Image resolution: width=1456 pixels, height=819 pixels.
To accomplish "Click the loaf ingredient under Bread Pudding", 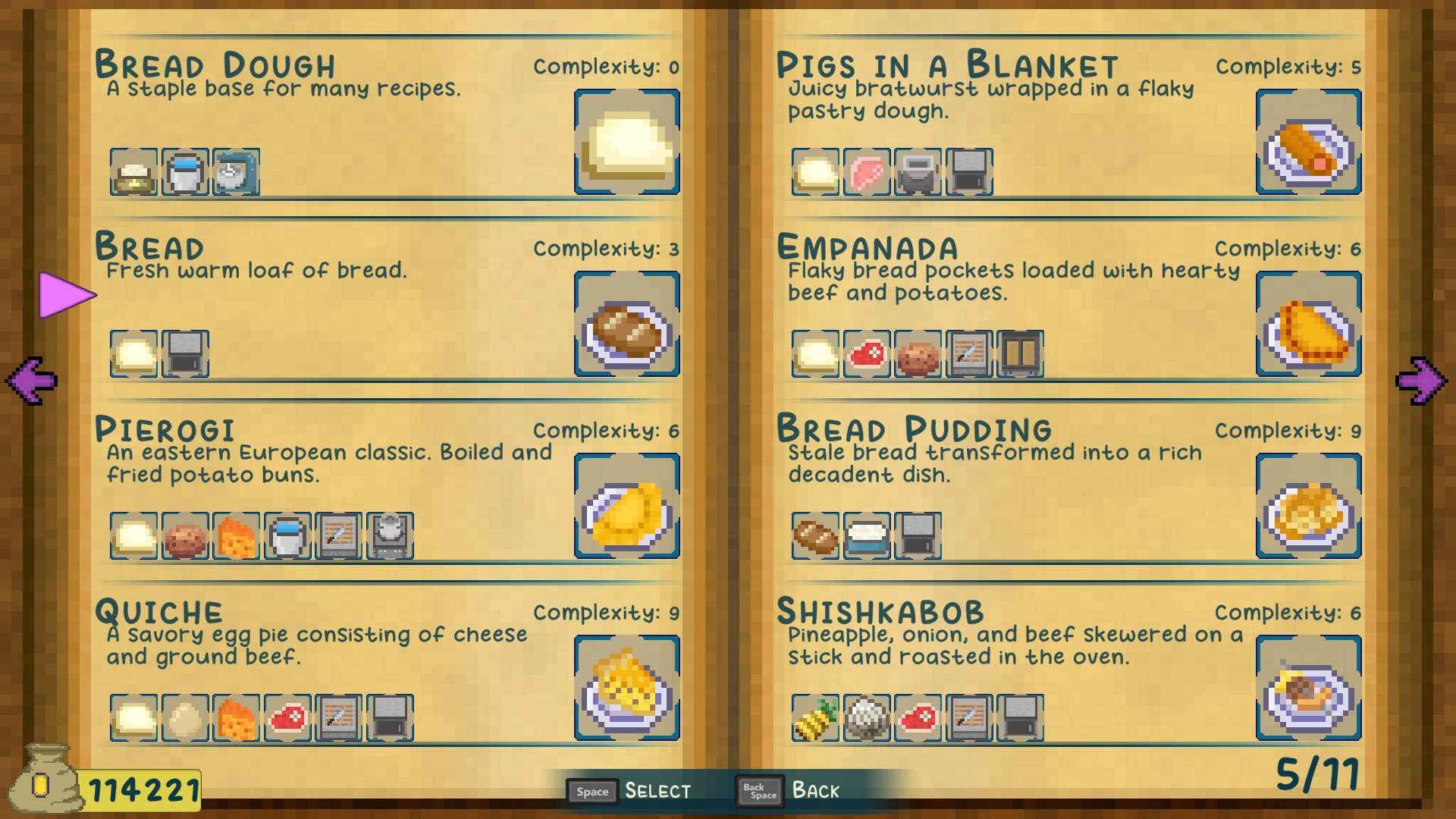I will pyautogui.click(x=816, y=536).
